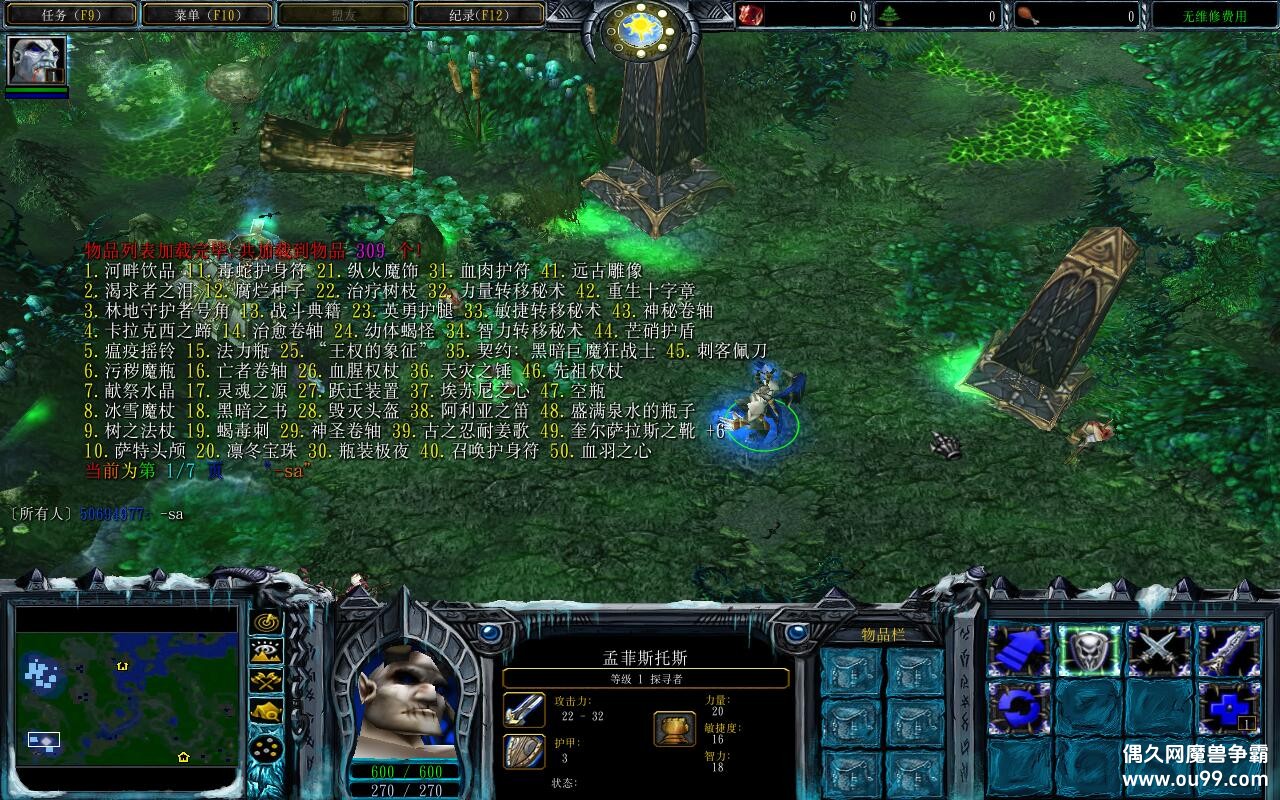Toggle ally color mode with the crossed-axes button
Image resolution: width=1280 pixels, height=800 pixels.
266,682
